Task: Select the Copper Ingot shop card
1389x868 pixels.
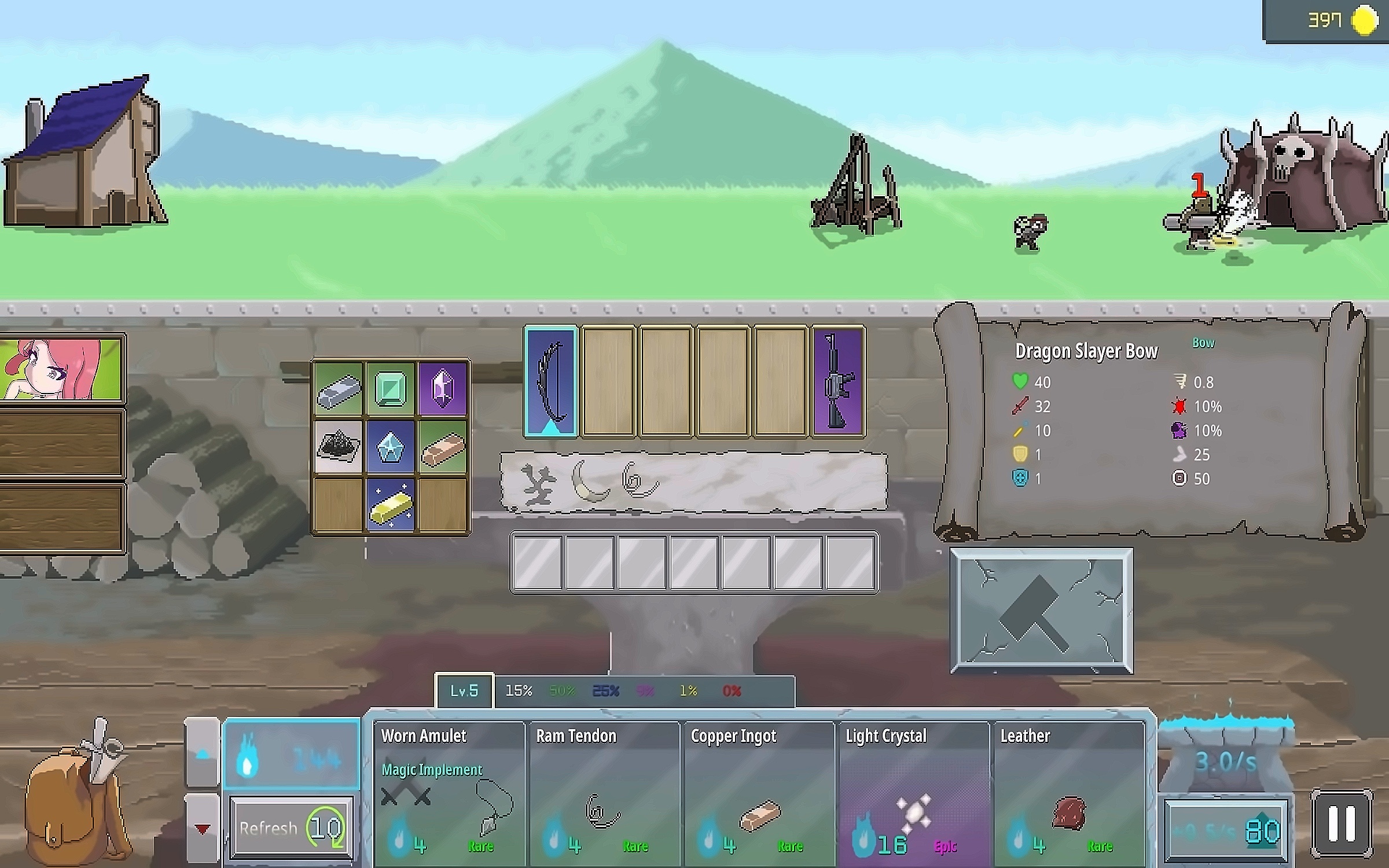Action: [x=759, y=792]
